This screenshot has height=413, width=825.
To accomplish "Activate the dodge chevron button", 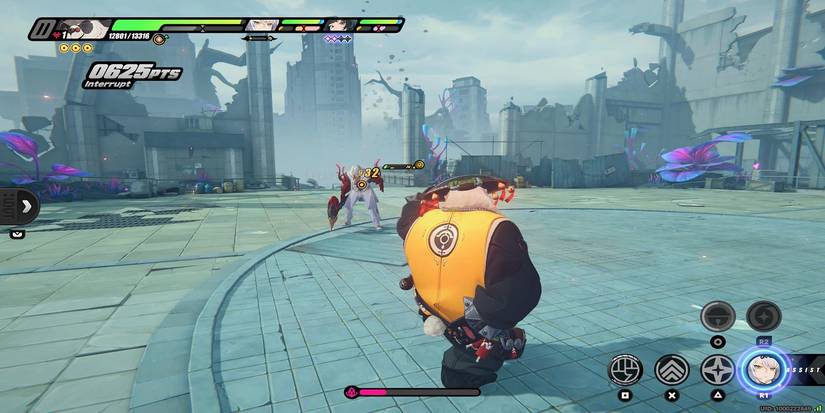I will 672,370.
